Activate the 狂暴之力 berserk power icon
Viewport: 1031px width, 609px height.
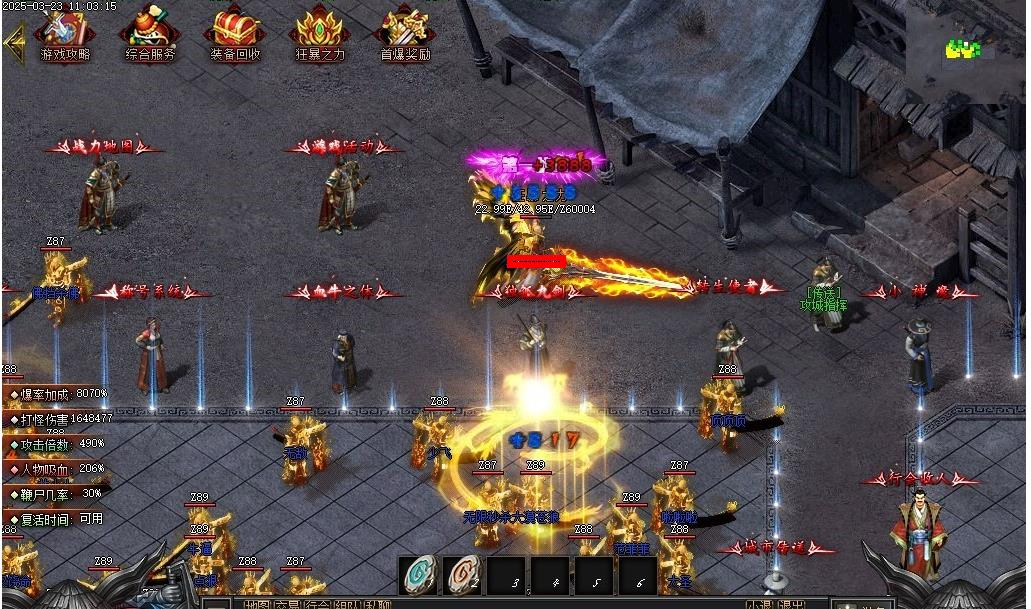click(320, 34)
